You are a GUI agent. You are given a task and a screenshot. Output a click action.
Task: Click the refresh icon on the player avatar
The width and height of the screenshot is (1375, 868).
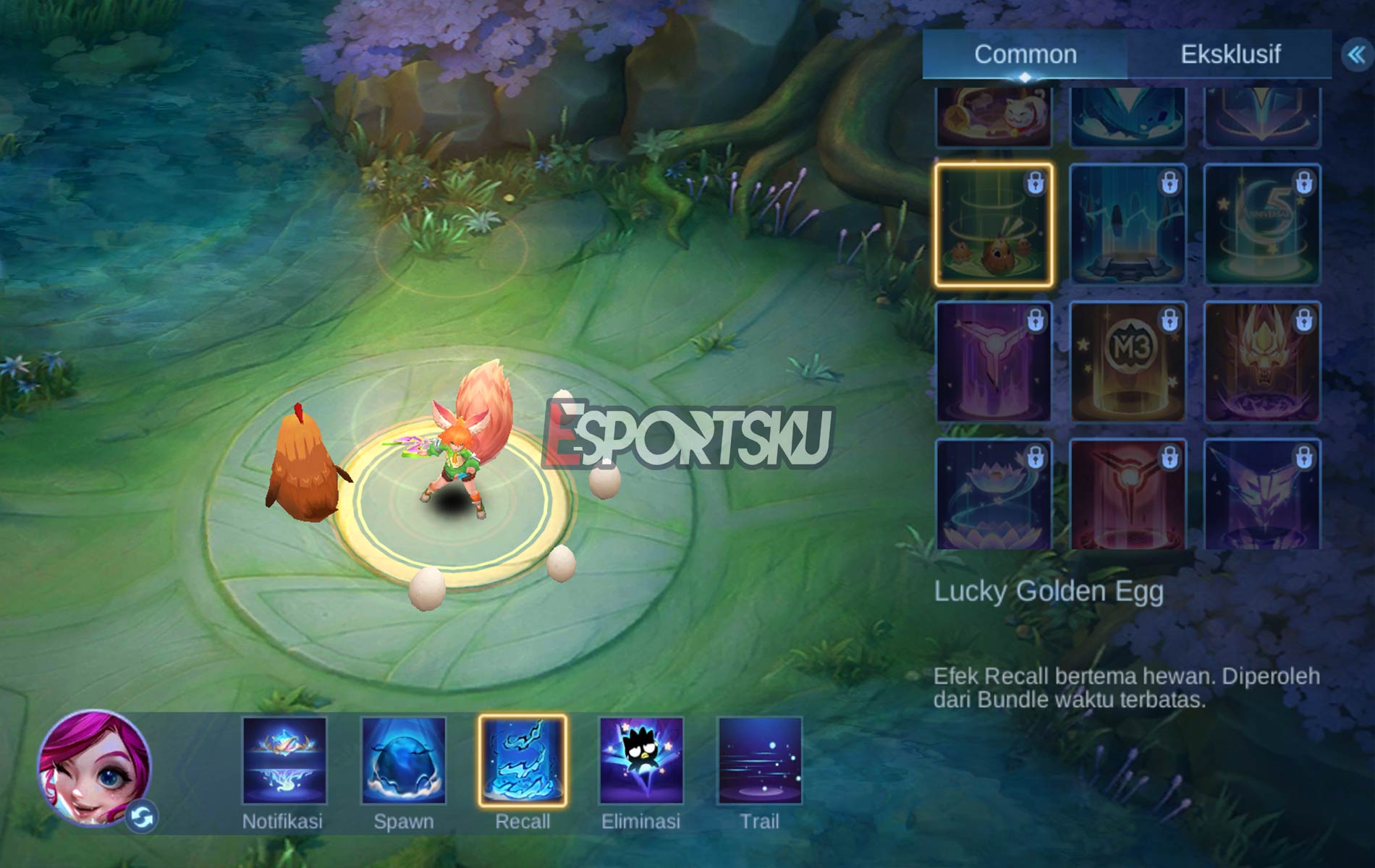(143, 817)
